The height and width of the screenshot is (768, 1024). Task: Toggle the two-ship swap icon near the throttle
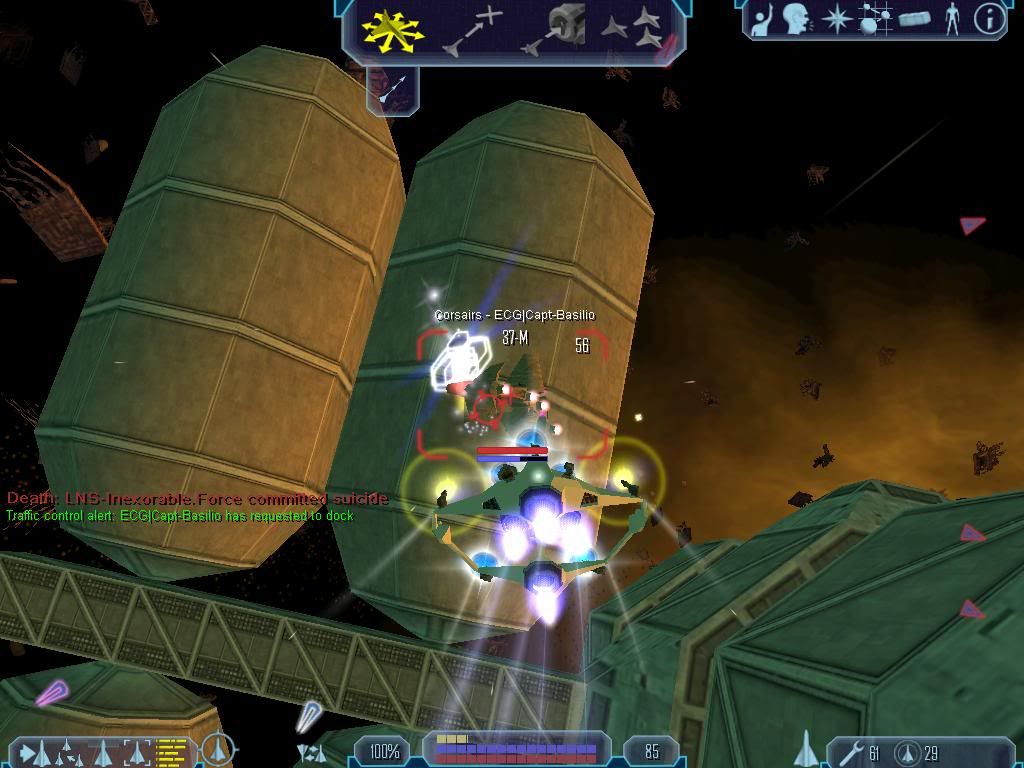(x=311, y=752)
